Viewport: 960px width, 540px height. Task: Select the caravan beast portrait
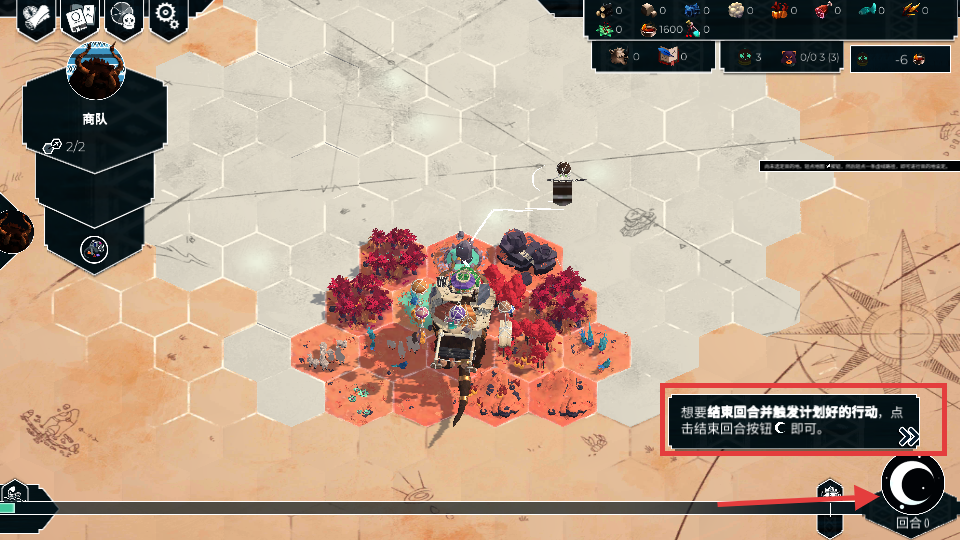point(94,70)
